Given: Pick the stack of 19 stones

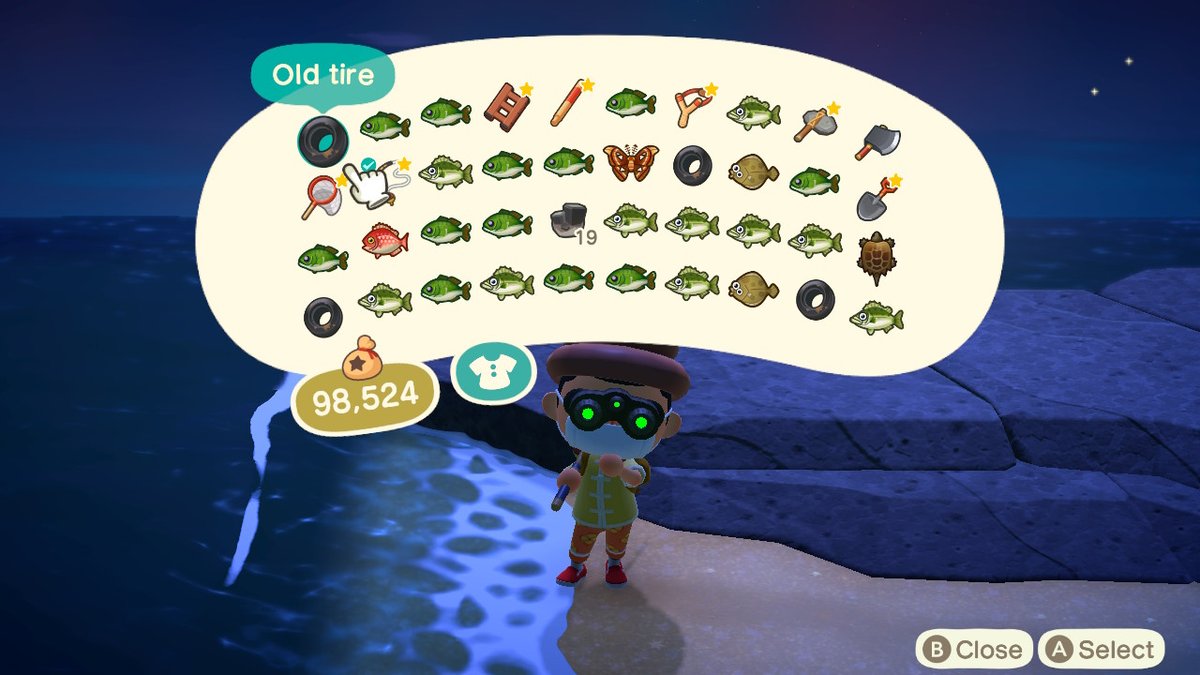Looking at the screenshot, I should click(x=570, y=222).
